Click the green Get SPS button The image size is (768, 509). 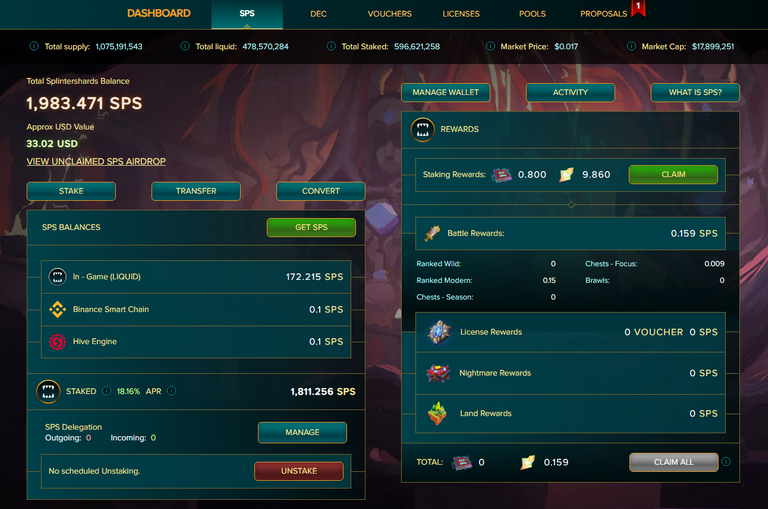311,228
